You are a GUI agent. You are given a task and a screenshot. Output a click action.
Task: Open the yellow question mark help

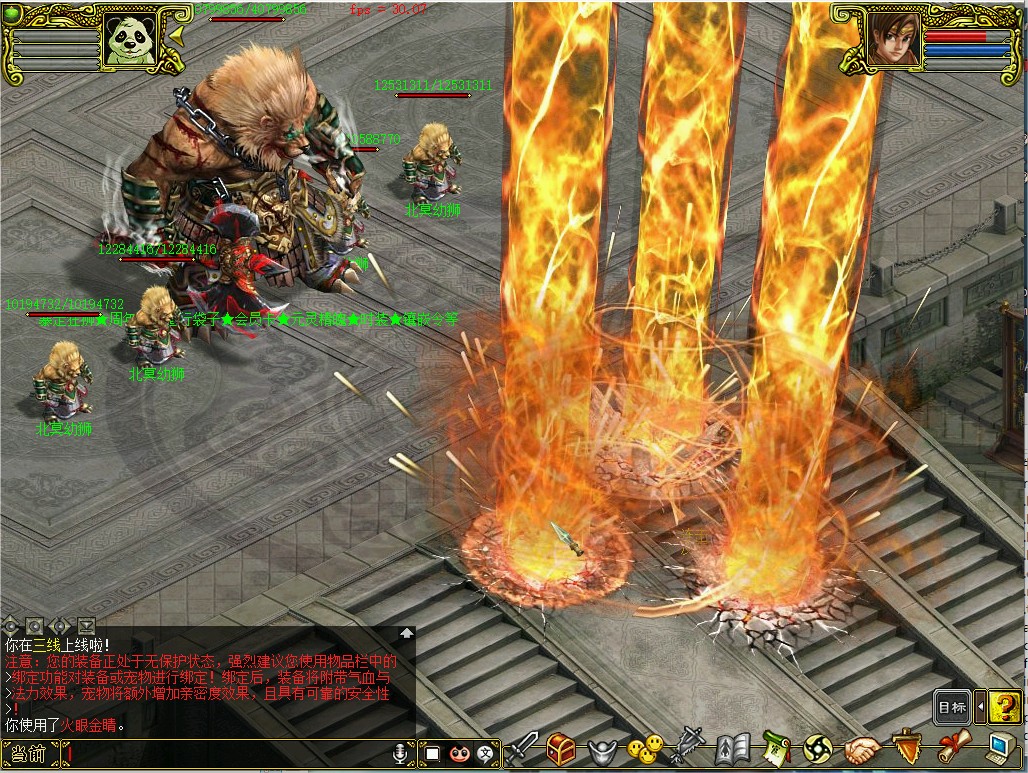[x=1004, y=707]
